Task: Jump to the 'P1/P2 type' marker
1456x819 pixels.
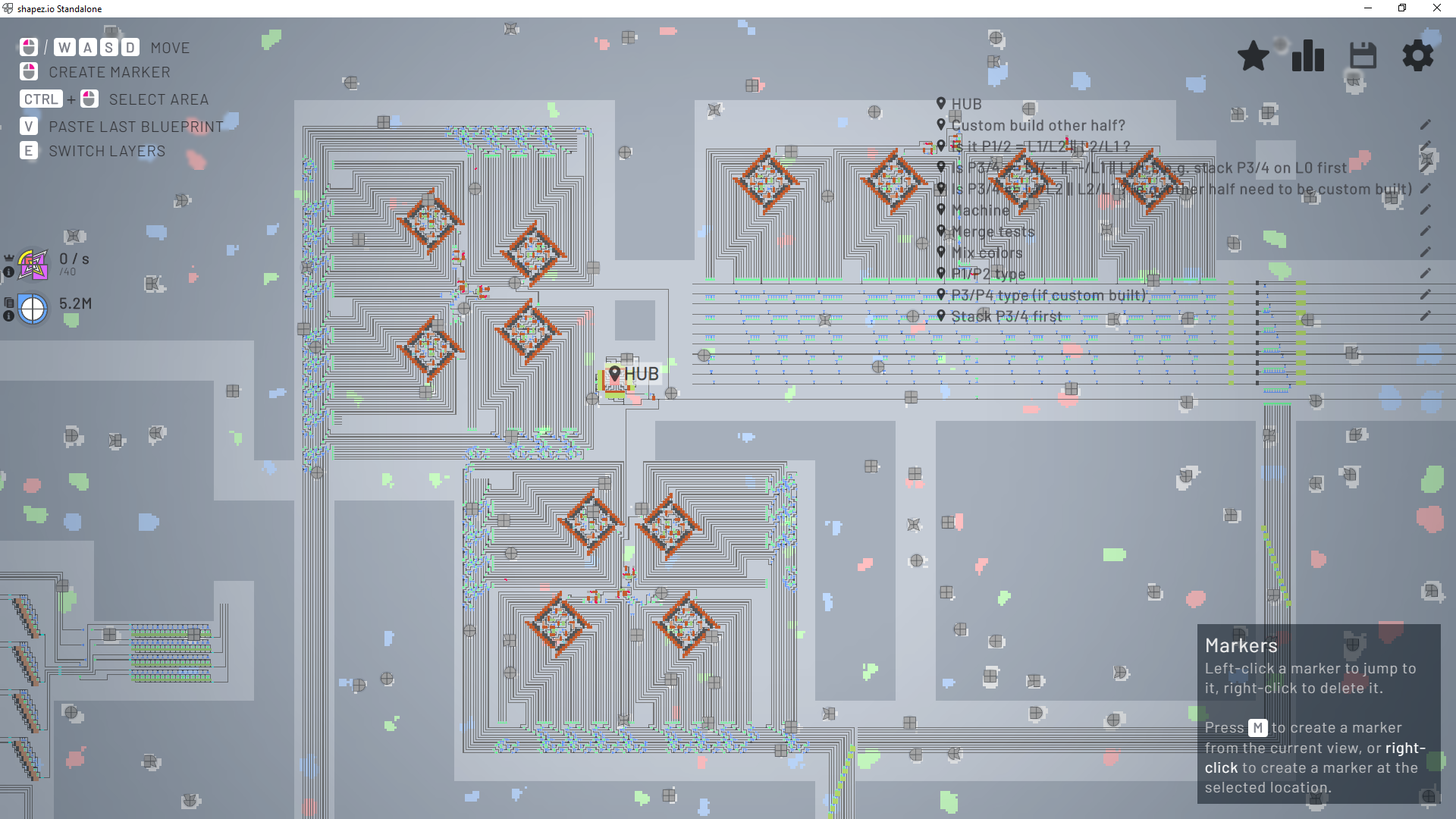Action: click(988, 274)
